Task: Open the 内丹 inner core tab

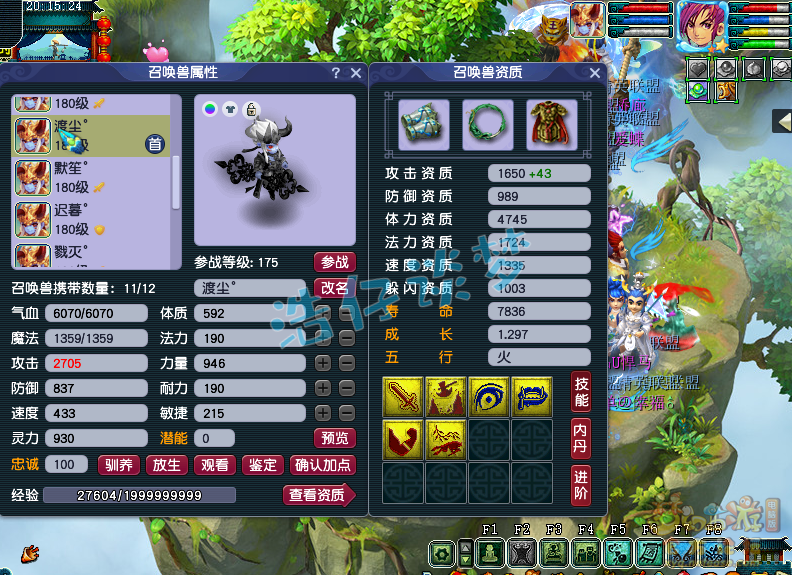Action: tap(580, 438)
